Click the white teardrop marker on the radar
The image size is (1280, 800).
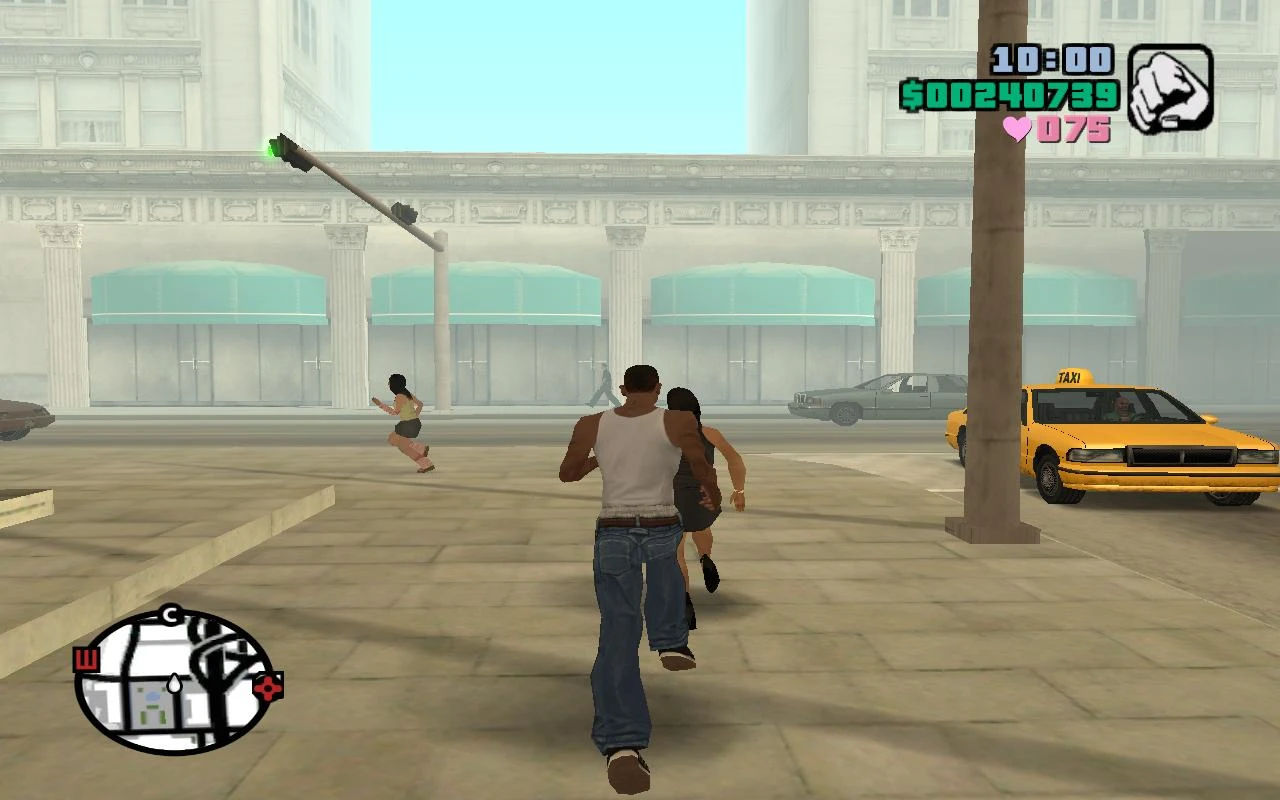pyautogui.click(x=175, y=684)
